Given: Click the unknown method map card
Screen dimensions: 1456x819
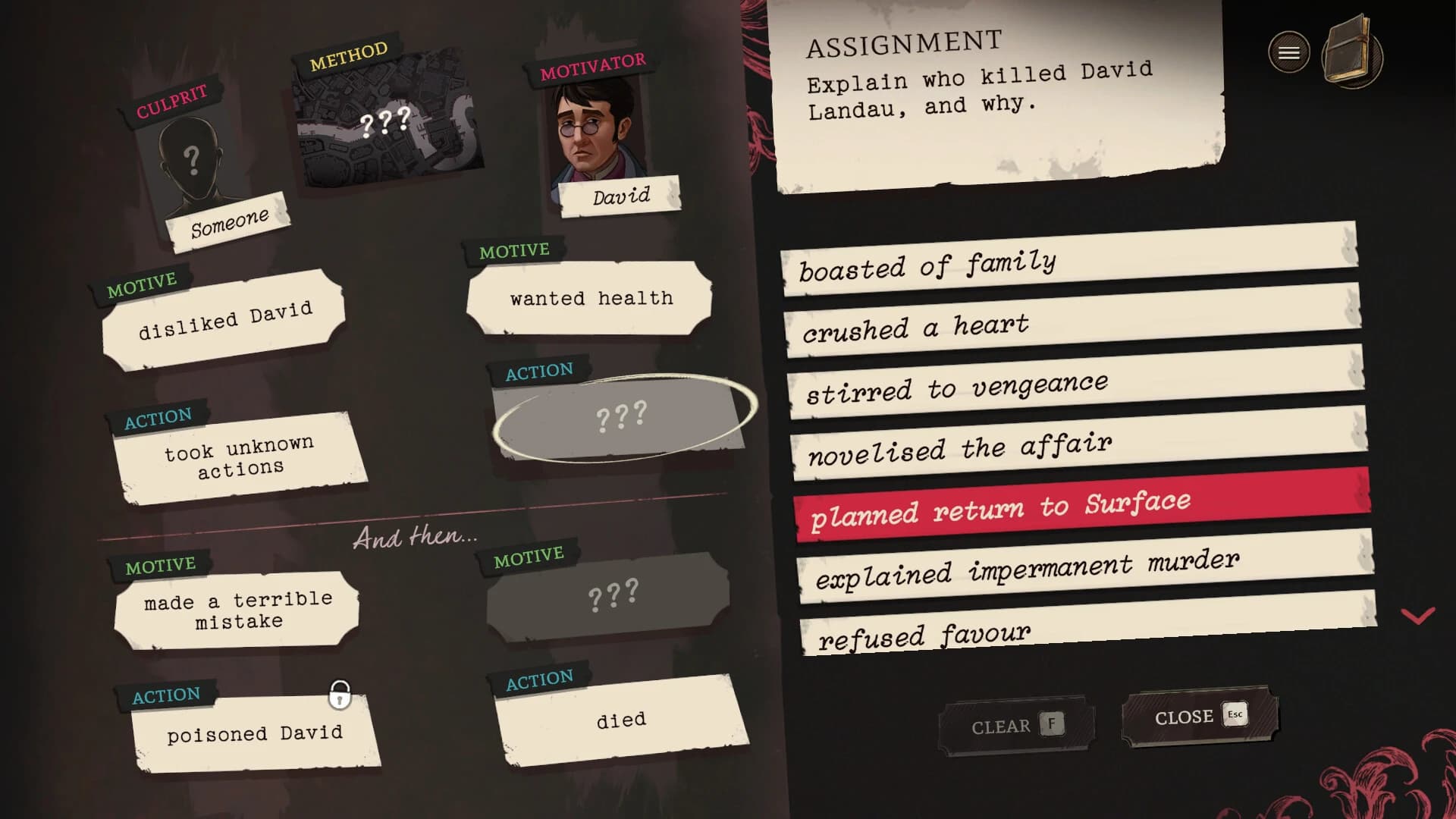Looking at the screenshot, I should pos(388,121).
